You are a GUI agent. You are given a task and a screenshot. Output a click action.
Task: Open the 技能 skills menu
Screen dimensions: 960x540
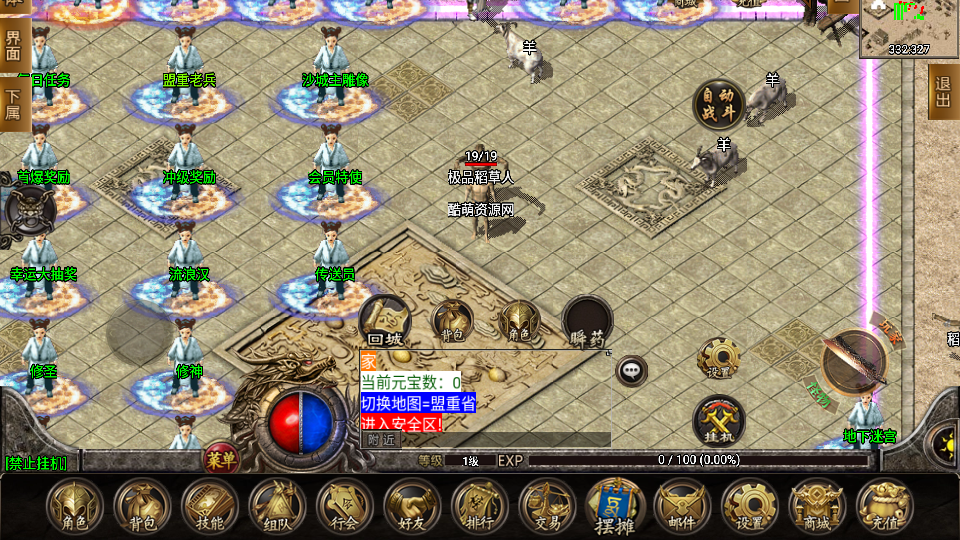(210, 505)
